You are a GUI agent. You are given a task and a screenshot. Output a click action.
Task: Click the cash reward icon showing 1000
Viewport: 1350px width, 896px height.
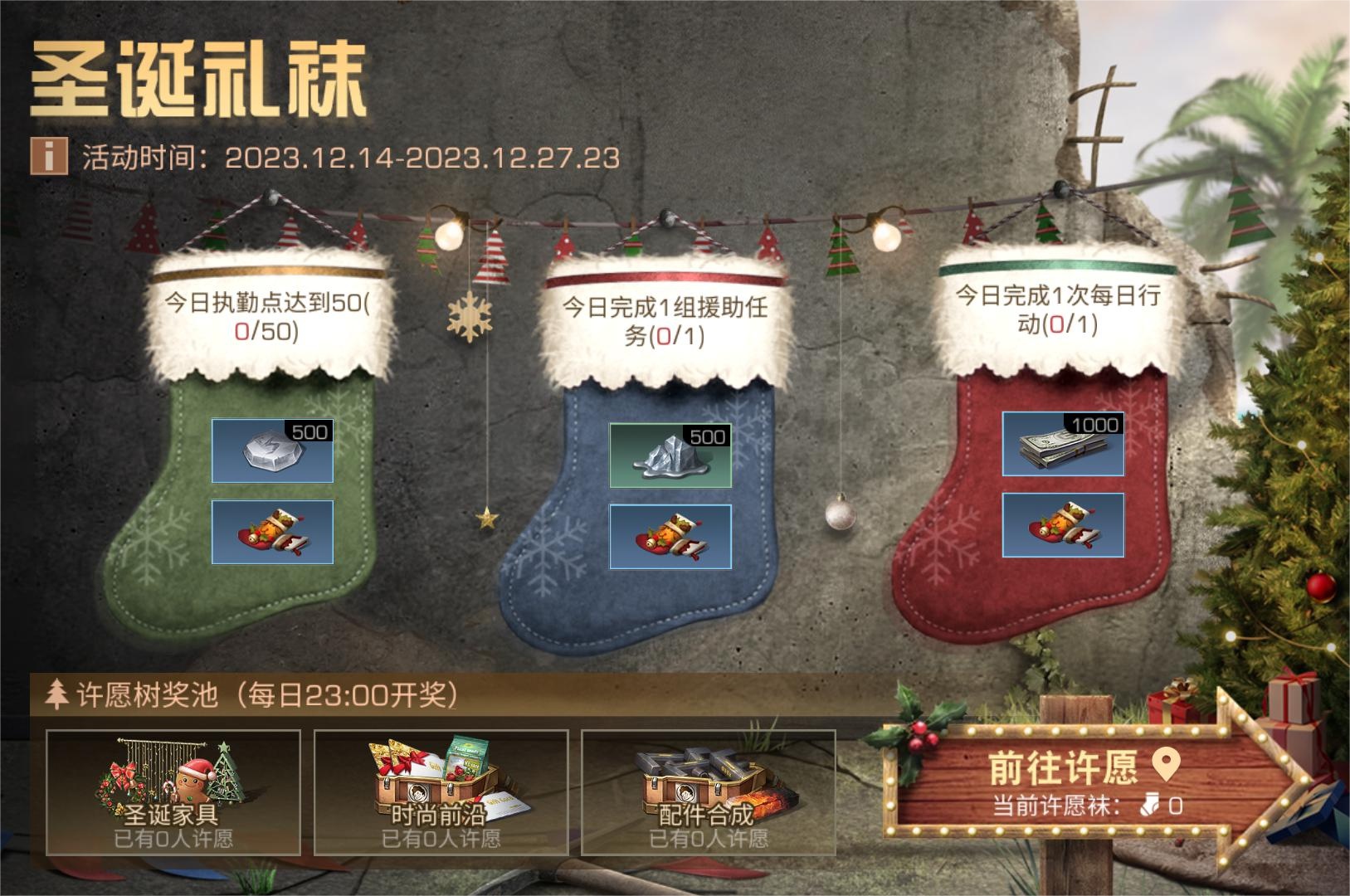click(1062, 446)
